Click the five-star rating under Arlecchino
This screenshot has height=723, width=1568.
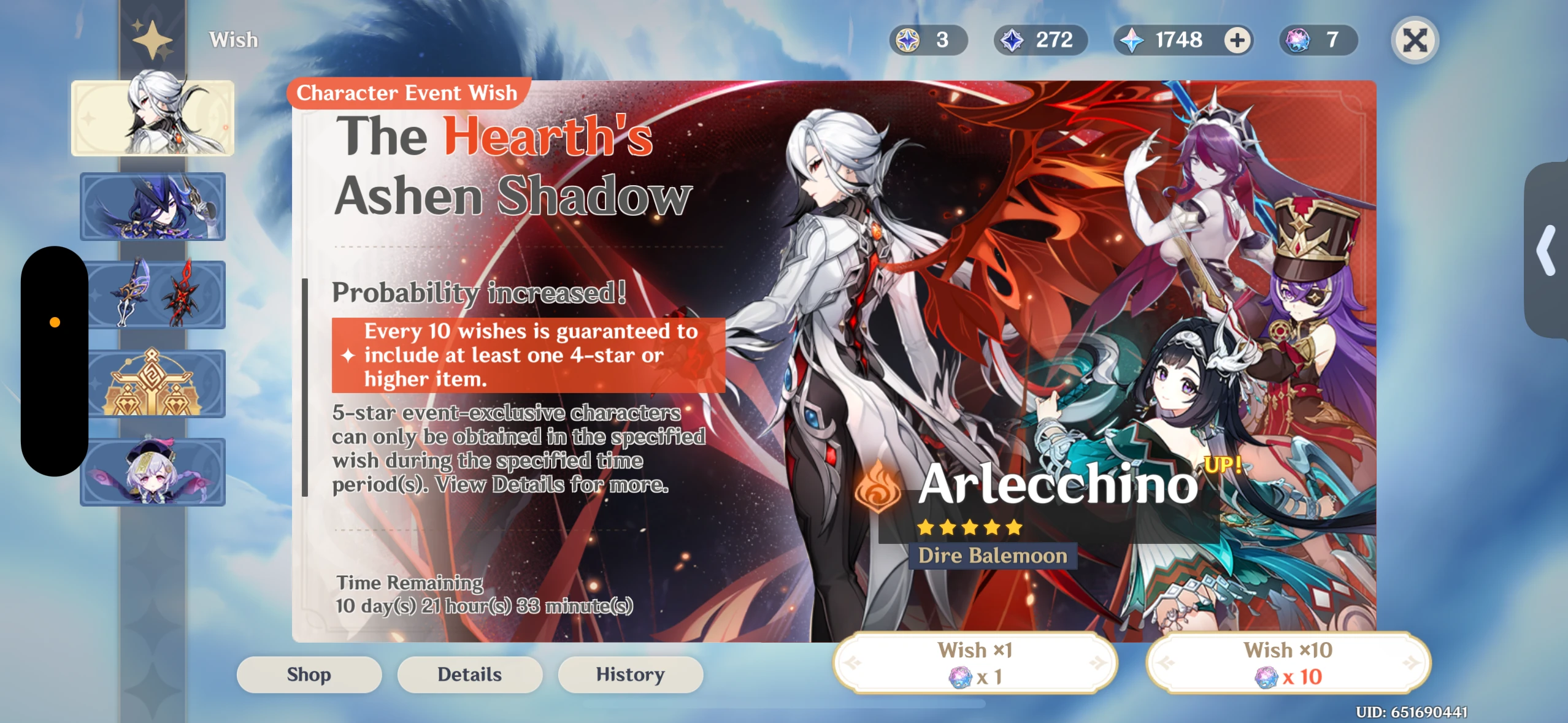[970, 526]
